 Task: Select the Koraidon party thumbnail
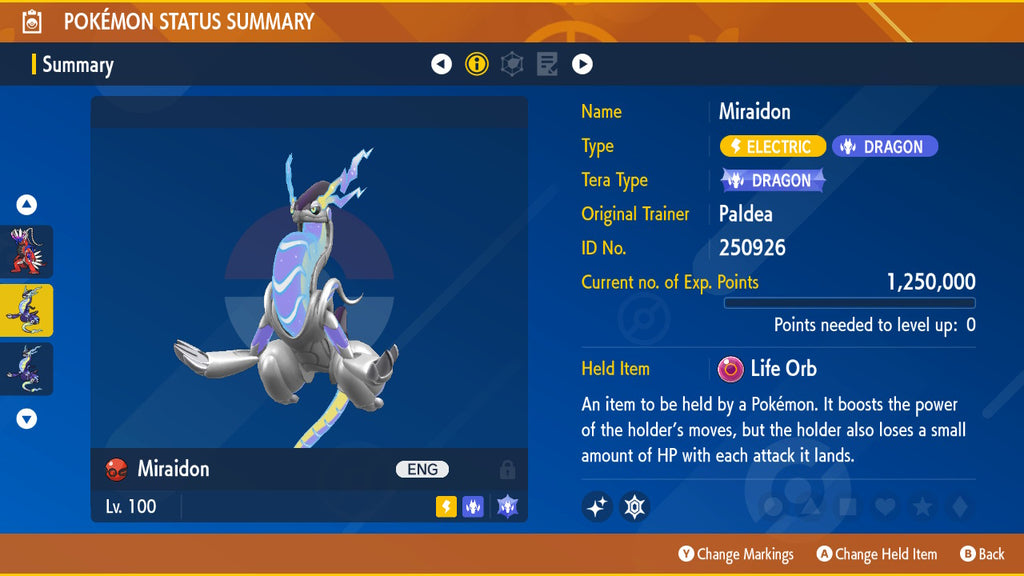pyautogui.click(x=26, y=251)
